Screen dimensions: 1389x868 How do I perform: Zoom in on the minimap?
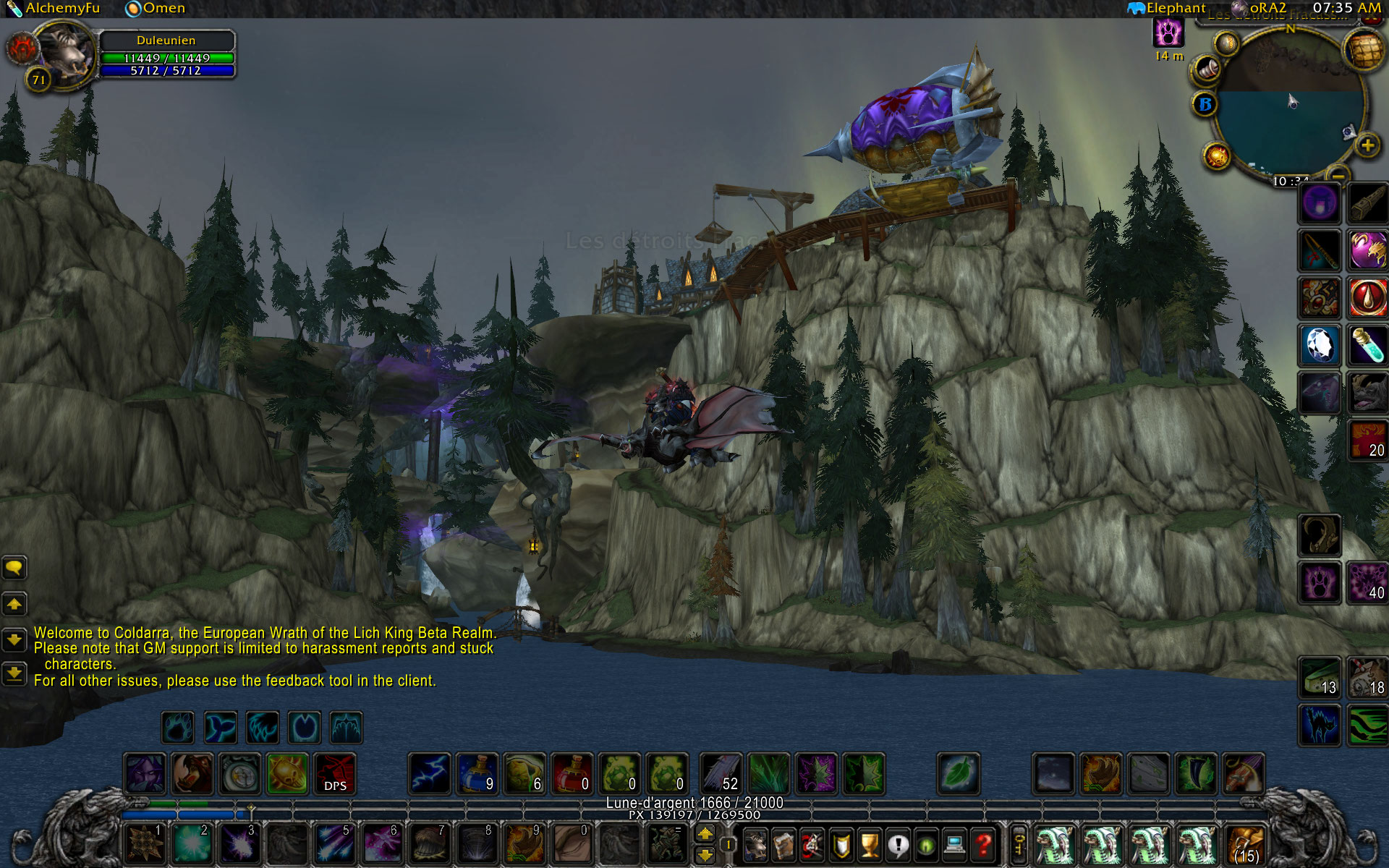1367,145
